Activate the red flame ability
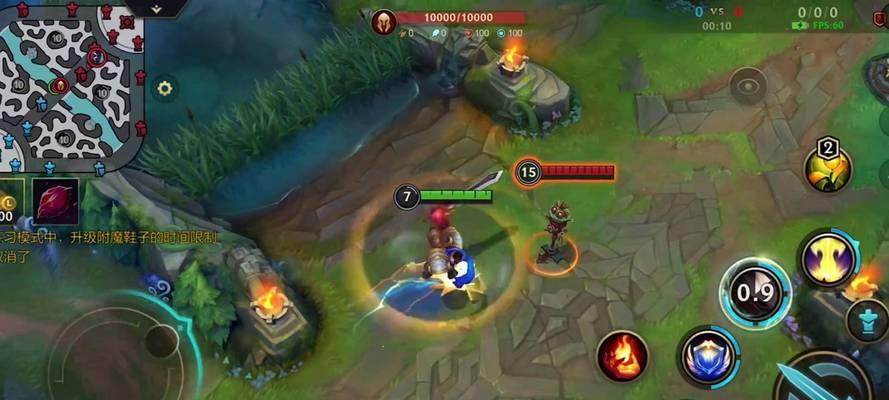Image resolution: width=889 pixels, height=400 pixels. 621,356
